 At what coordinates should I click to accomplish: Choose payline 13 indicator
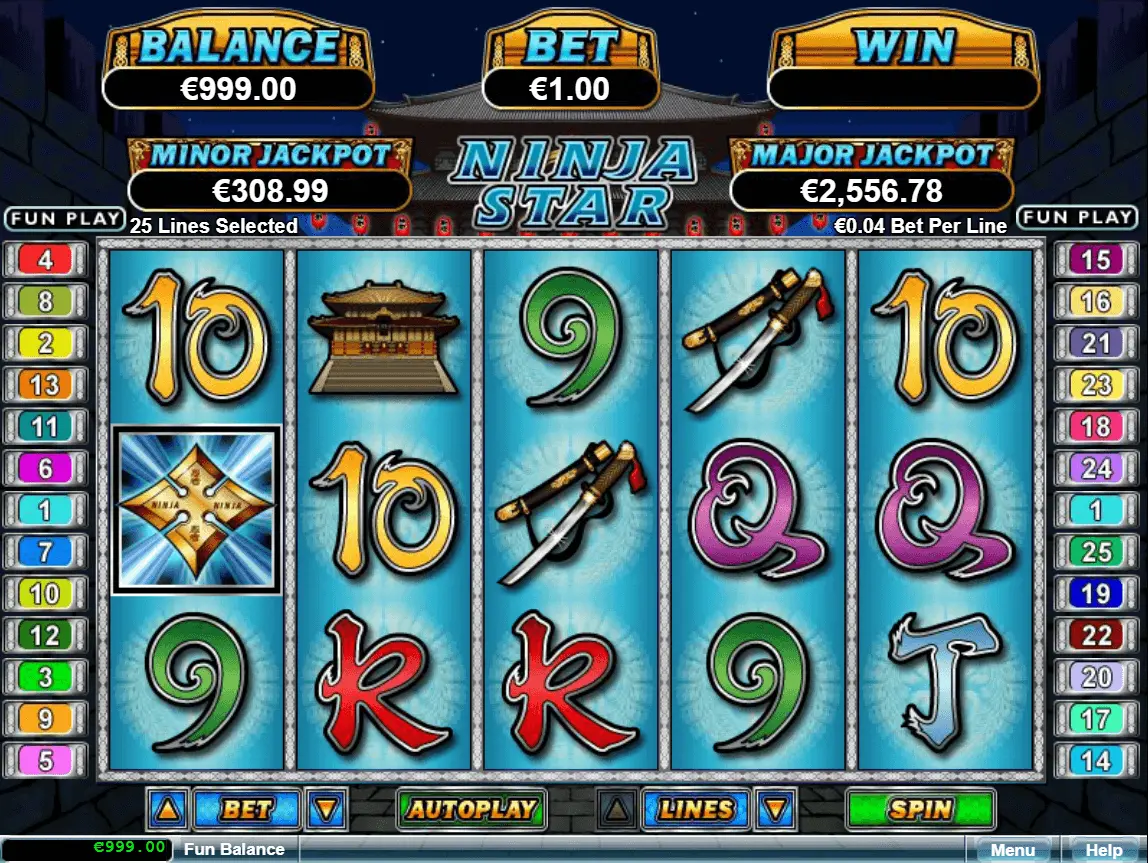[45, 385]
